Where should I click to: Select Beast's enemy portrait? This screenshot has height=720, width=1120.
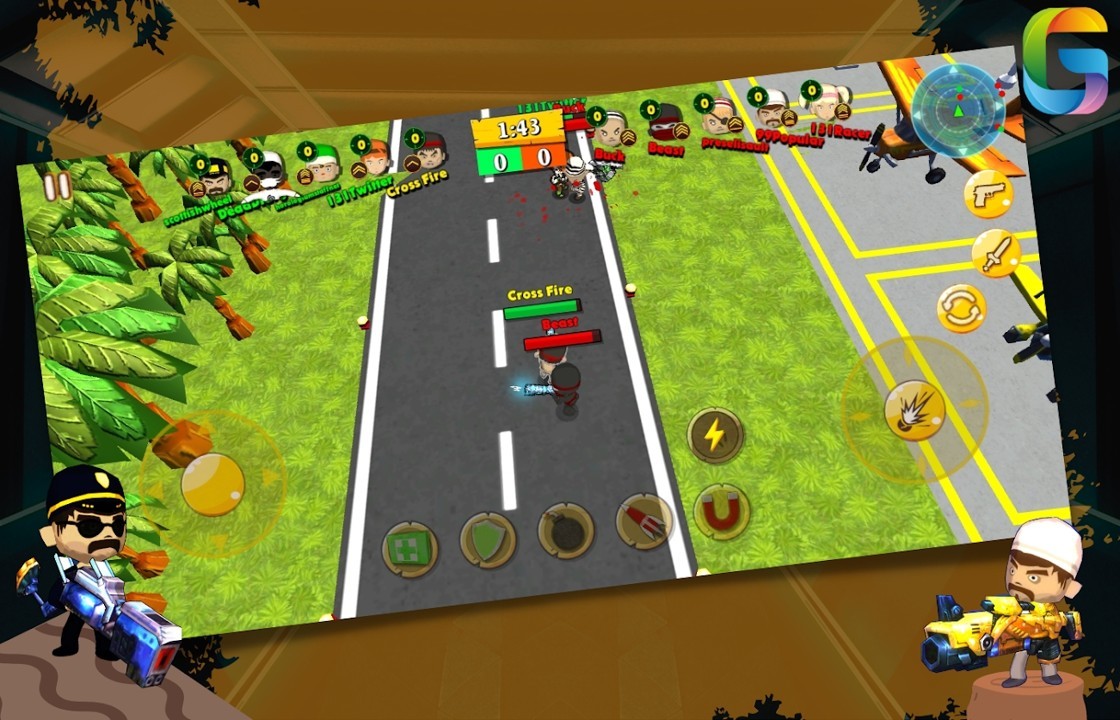click(665, 124)
